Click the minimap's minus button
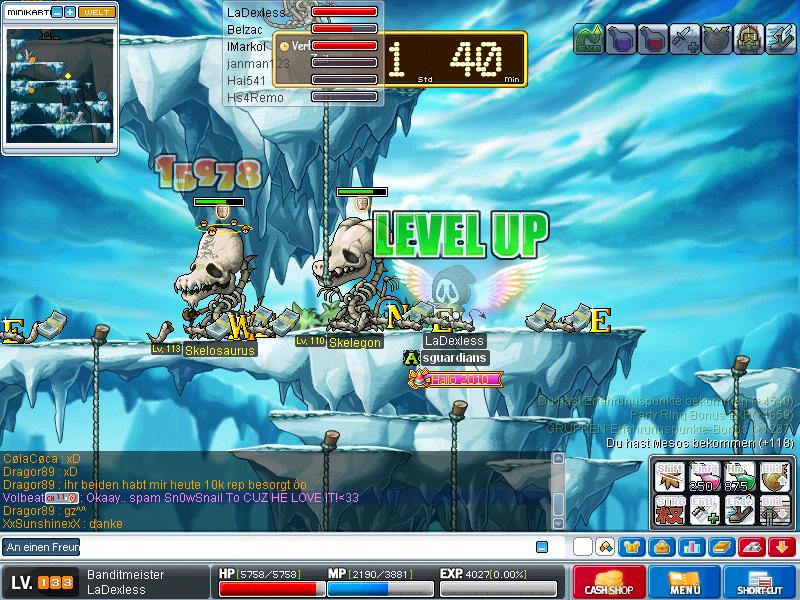Screen dimensions: 800x600 pos(57,12)
